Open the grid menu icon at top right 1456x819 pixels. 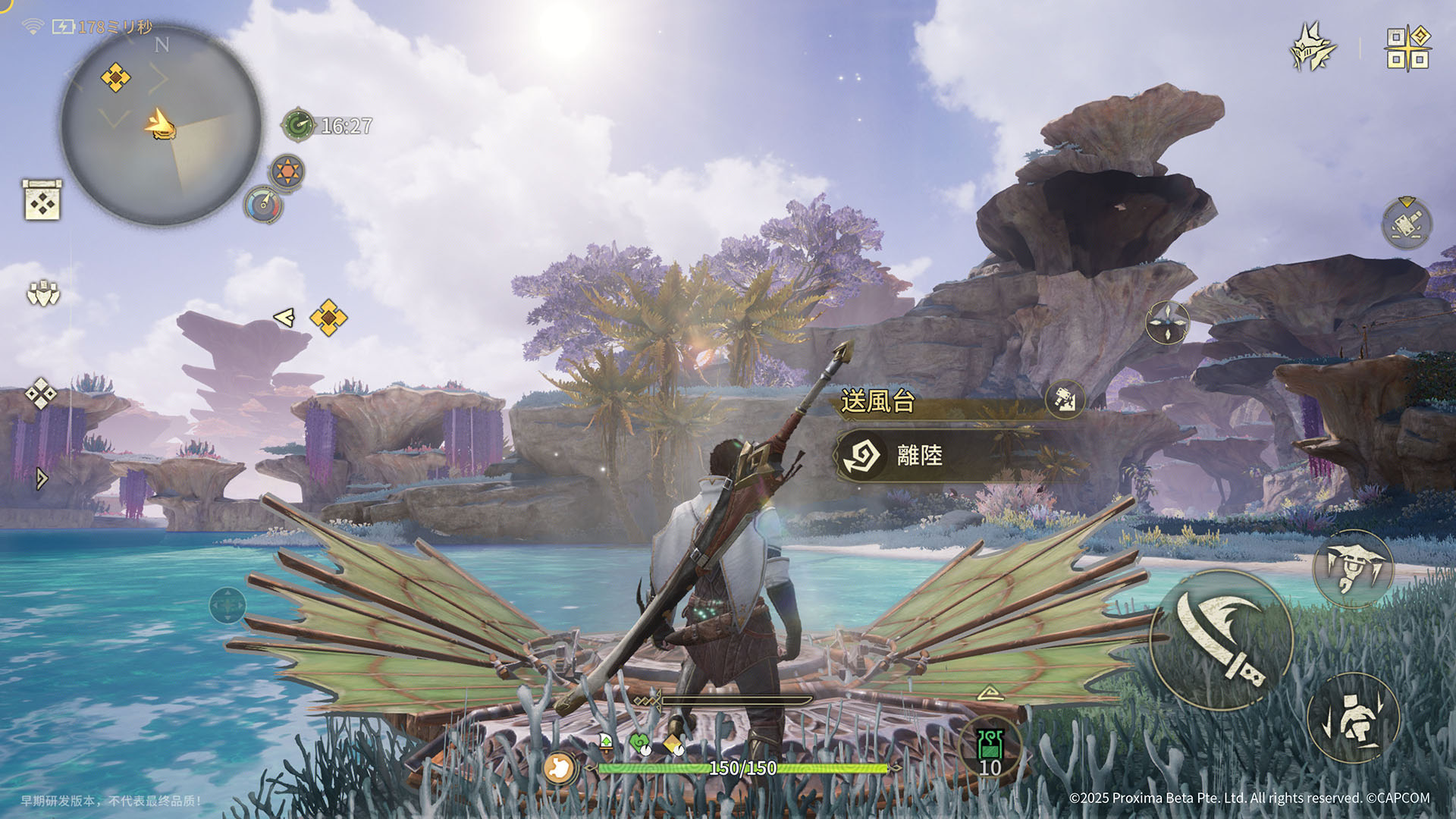[1408, 49]
